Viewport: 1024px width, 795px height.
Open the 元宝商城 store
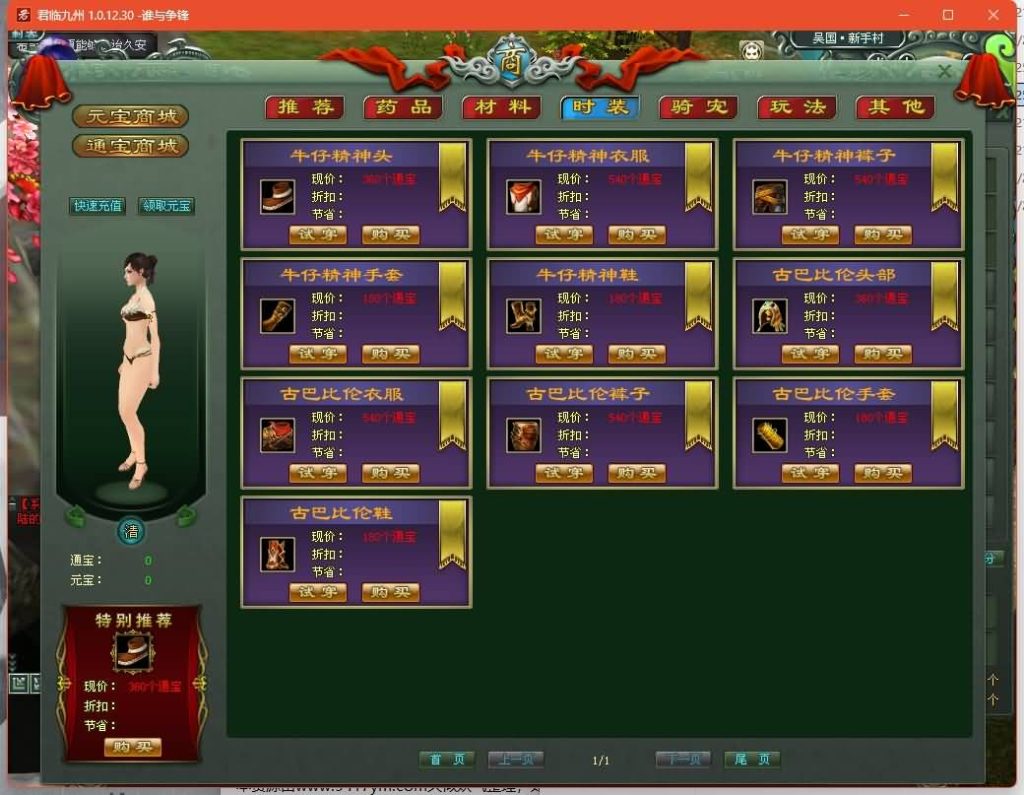131,117
